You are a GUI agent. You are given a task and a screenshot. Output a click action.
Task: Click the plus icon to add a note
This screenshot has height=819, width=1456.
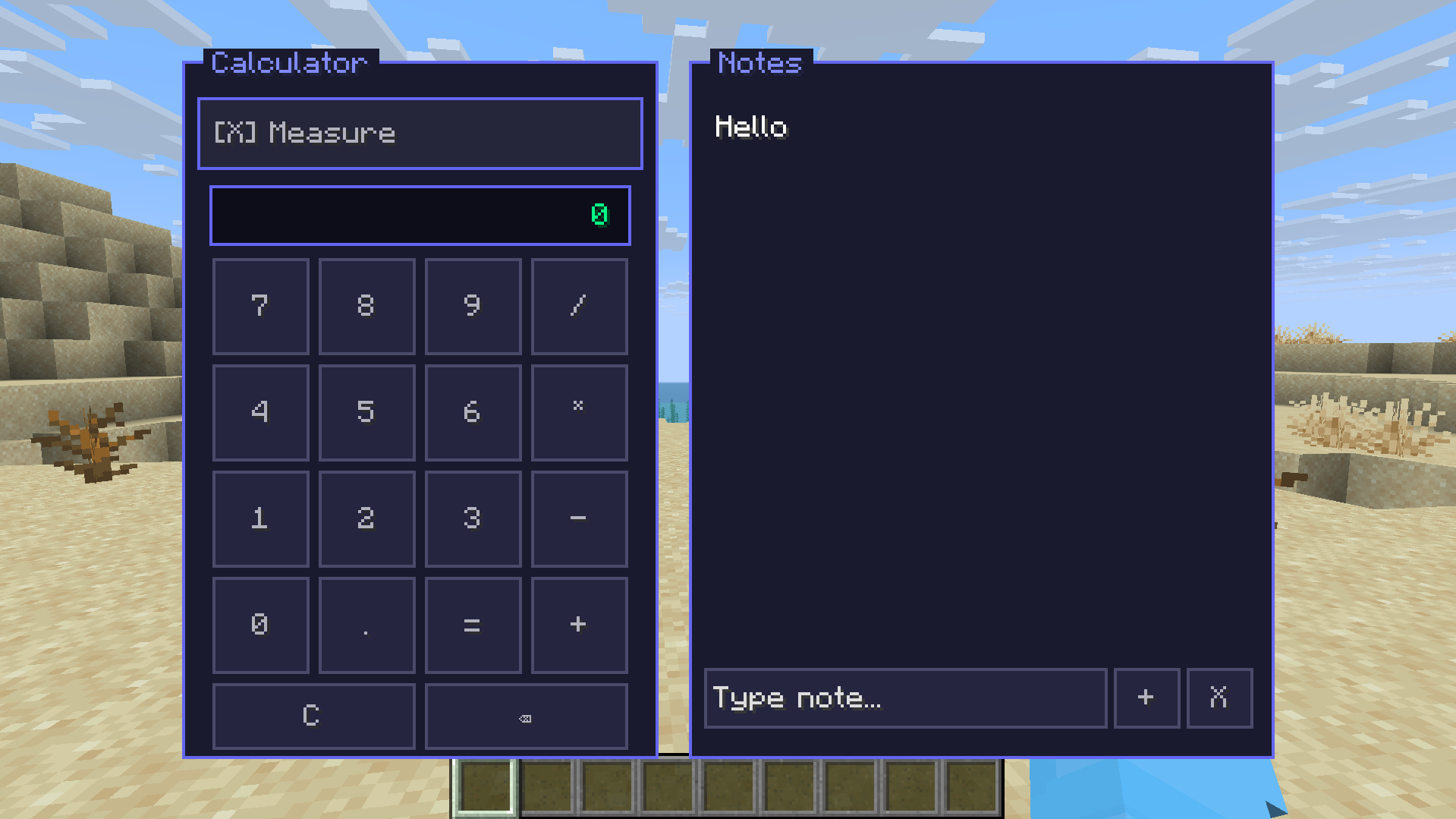coord(1146,698)
